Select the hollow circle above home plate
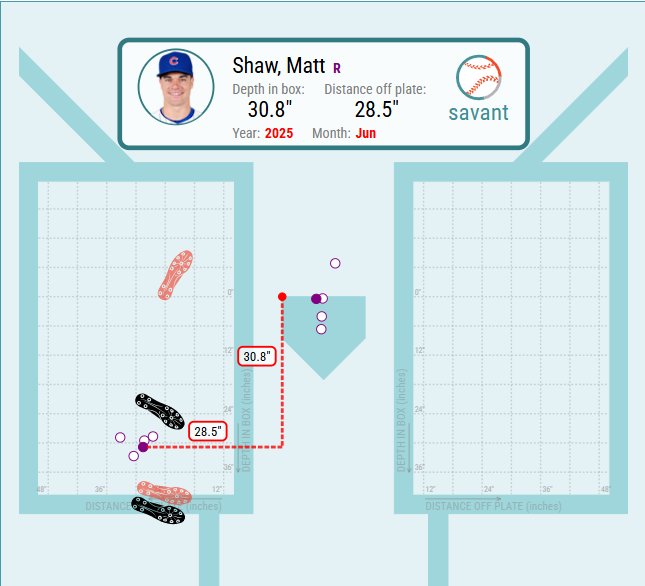 click(x=336, y=263)
